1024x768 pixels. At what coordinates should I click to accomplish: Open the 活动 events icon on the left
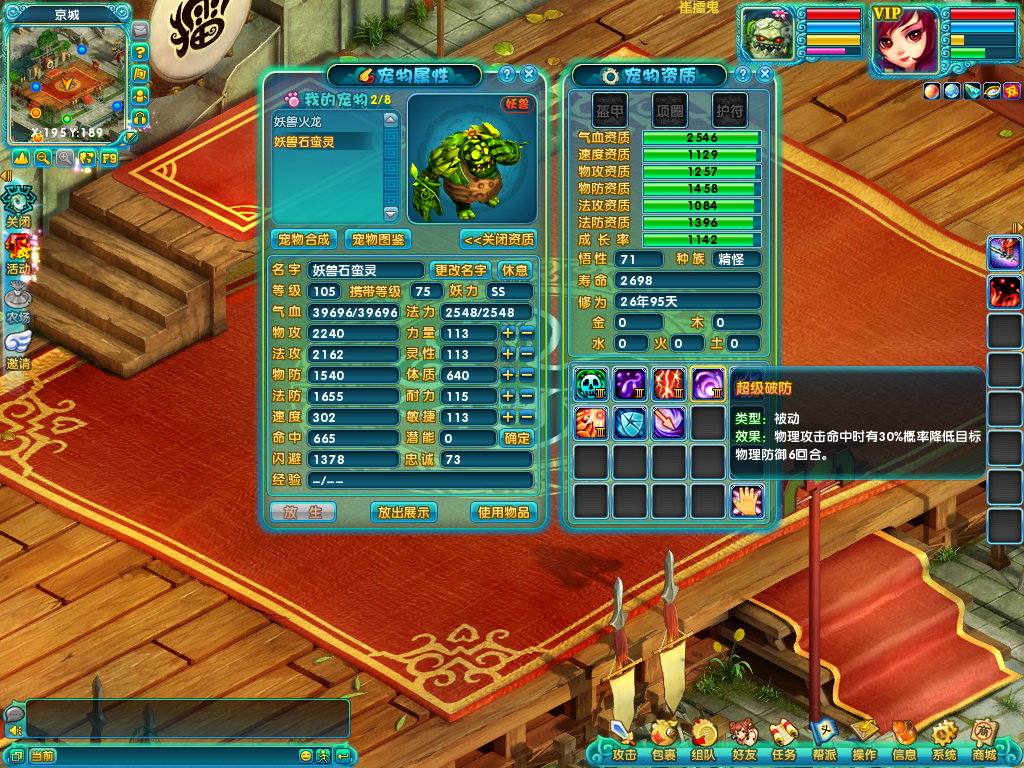[19, 254]
